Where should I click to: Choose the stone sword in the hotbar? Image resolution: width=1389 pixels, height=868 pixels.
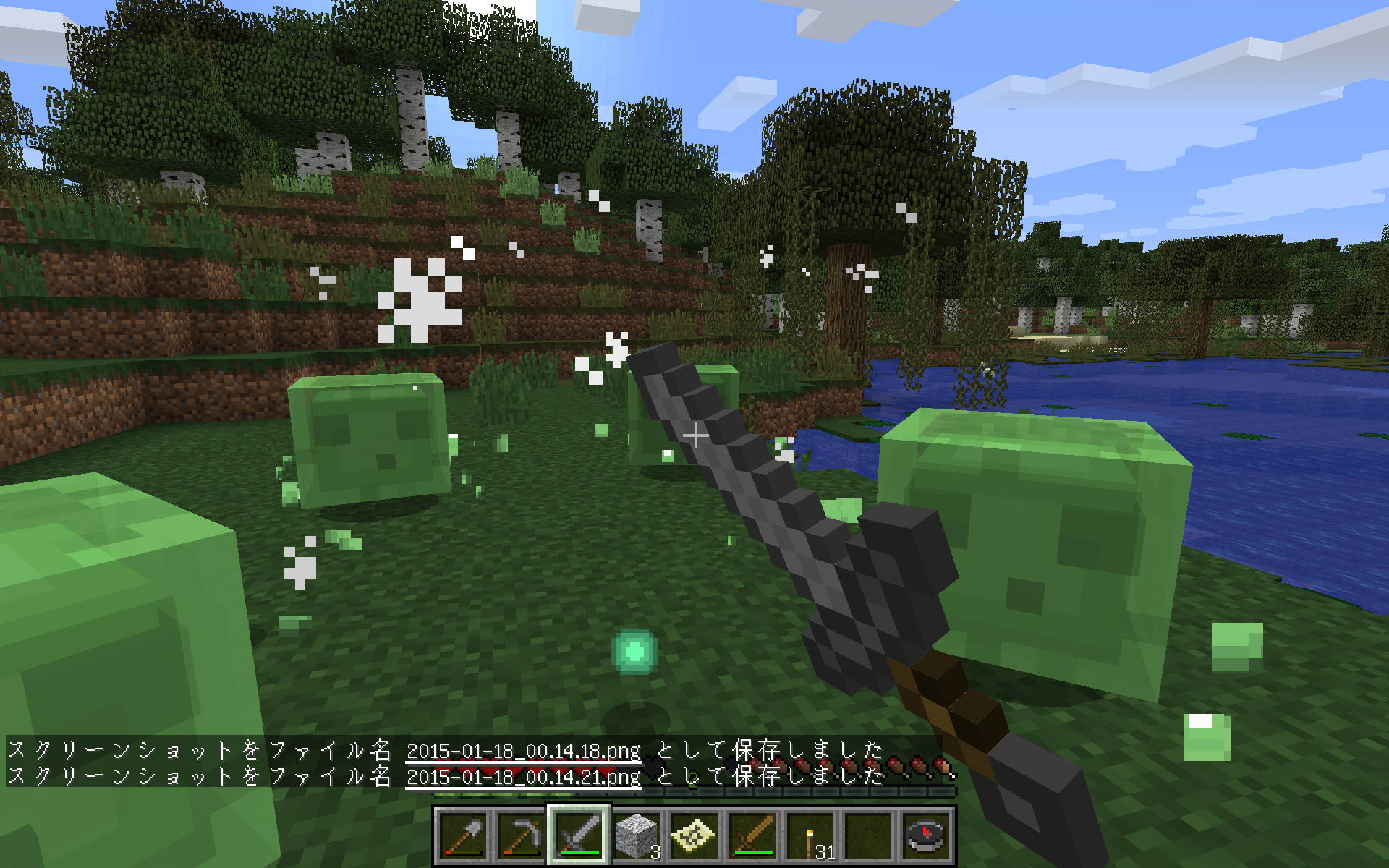pyautogui.click(x=579, y=835)
